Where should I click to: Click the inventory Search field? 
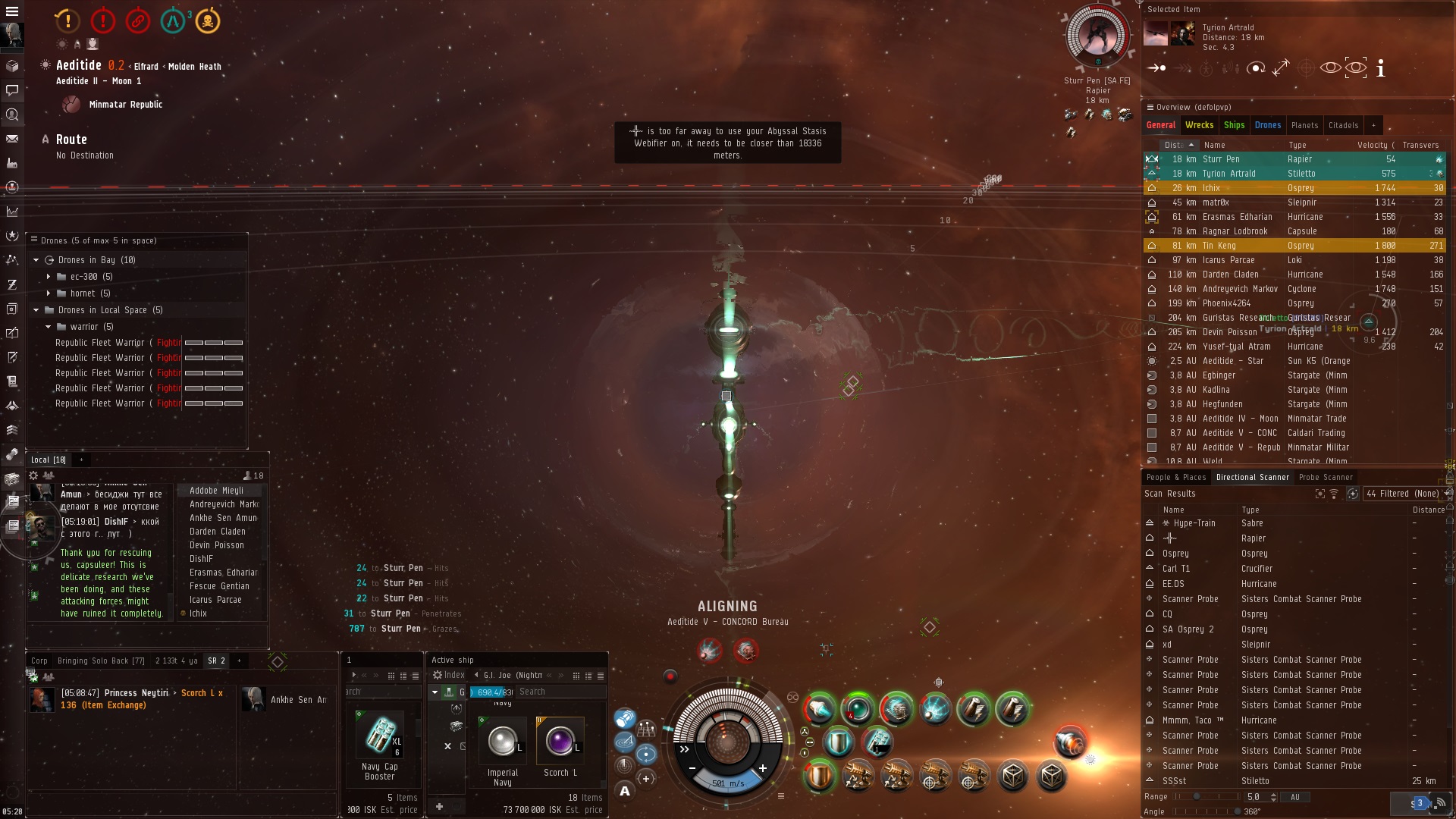[560, 692]
